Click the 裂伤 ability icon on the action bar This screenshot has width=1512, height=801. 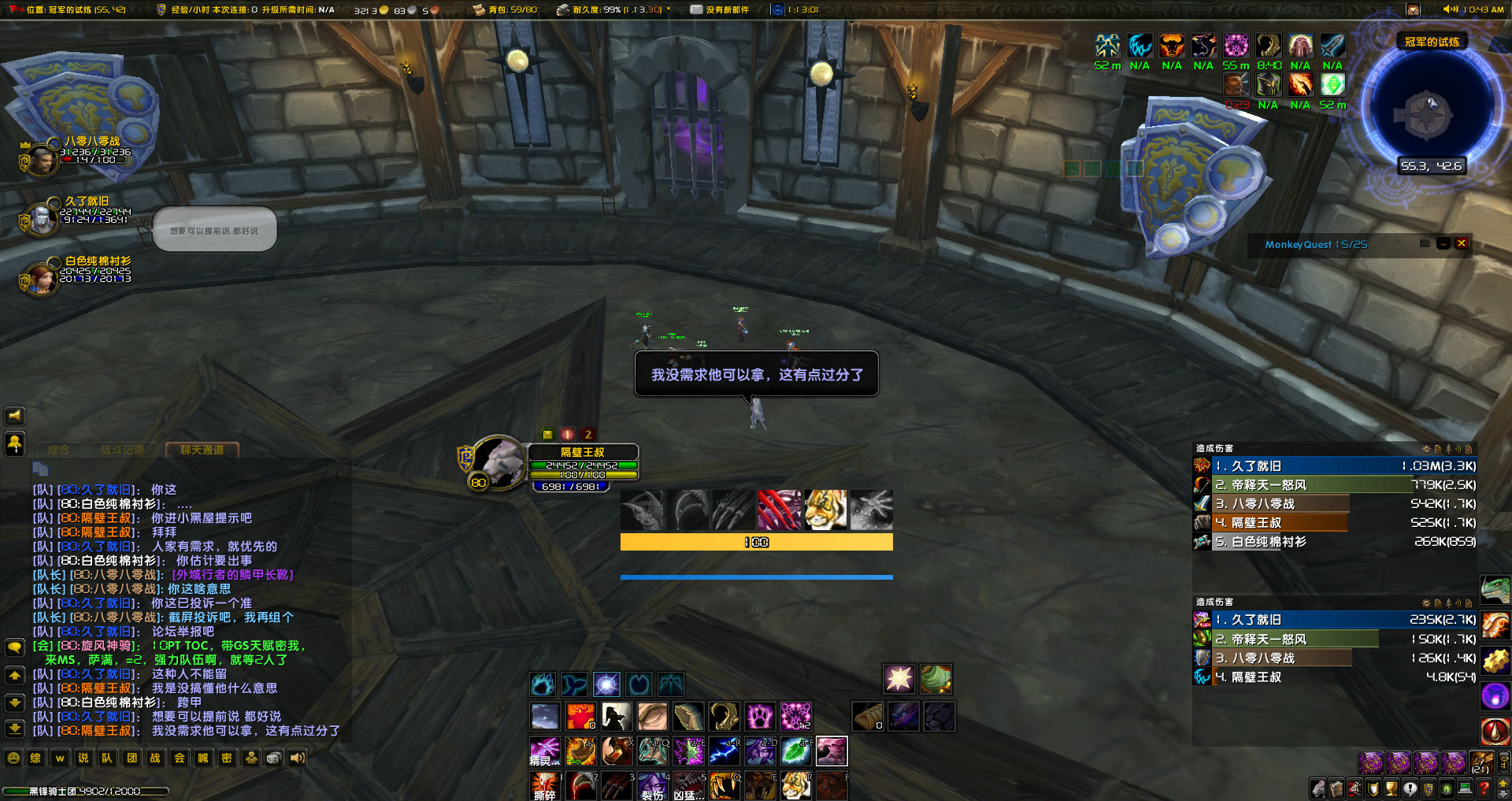click(654, 785)
